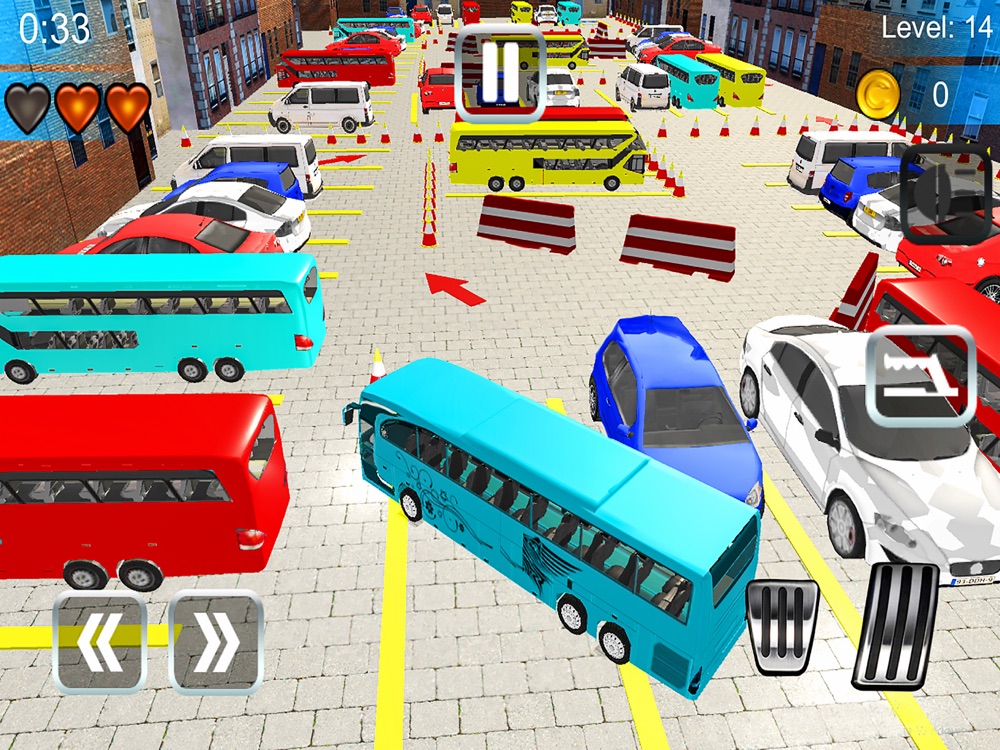This screenshot has height=750, width=1000.
Task: Steer left with the left chevron button
Action: (99, 642)
